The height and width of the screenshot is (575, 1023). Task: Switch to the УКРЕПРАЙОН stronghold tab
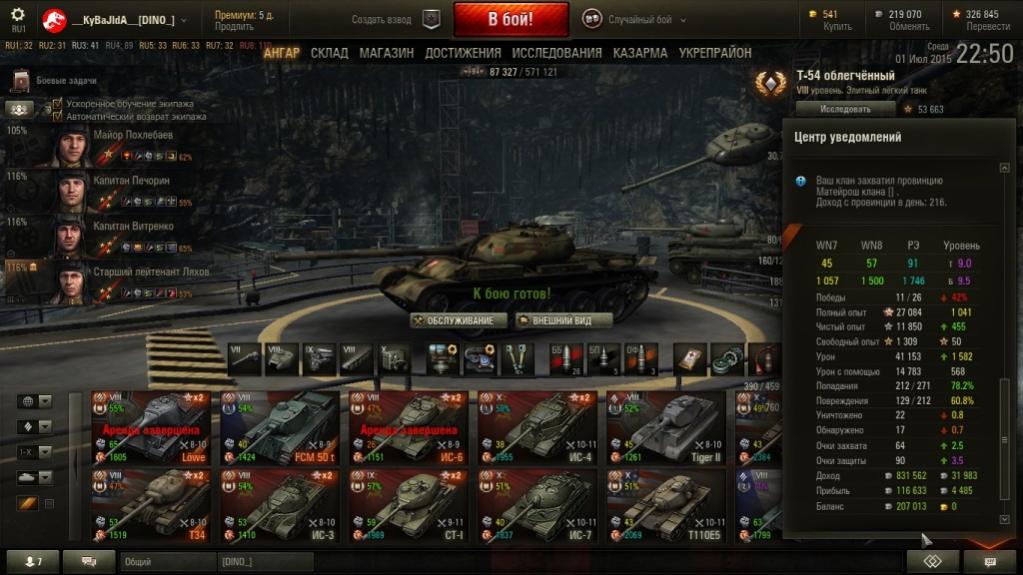click(714, 53)
